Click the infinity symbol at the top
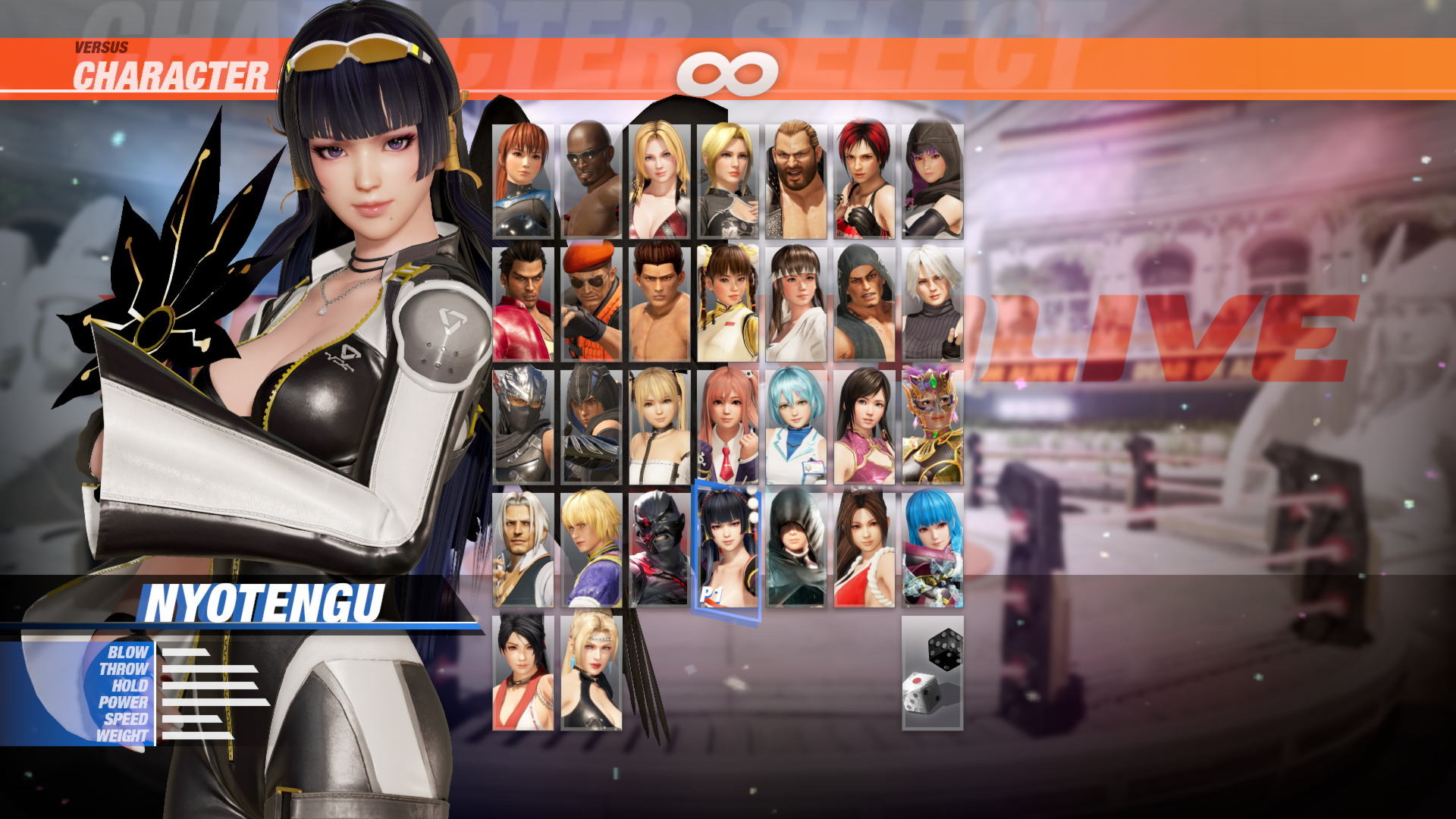This screenshot has width=1456, height=819. [x=728, y=72]
